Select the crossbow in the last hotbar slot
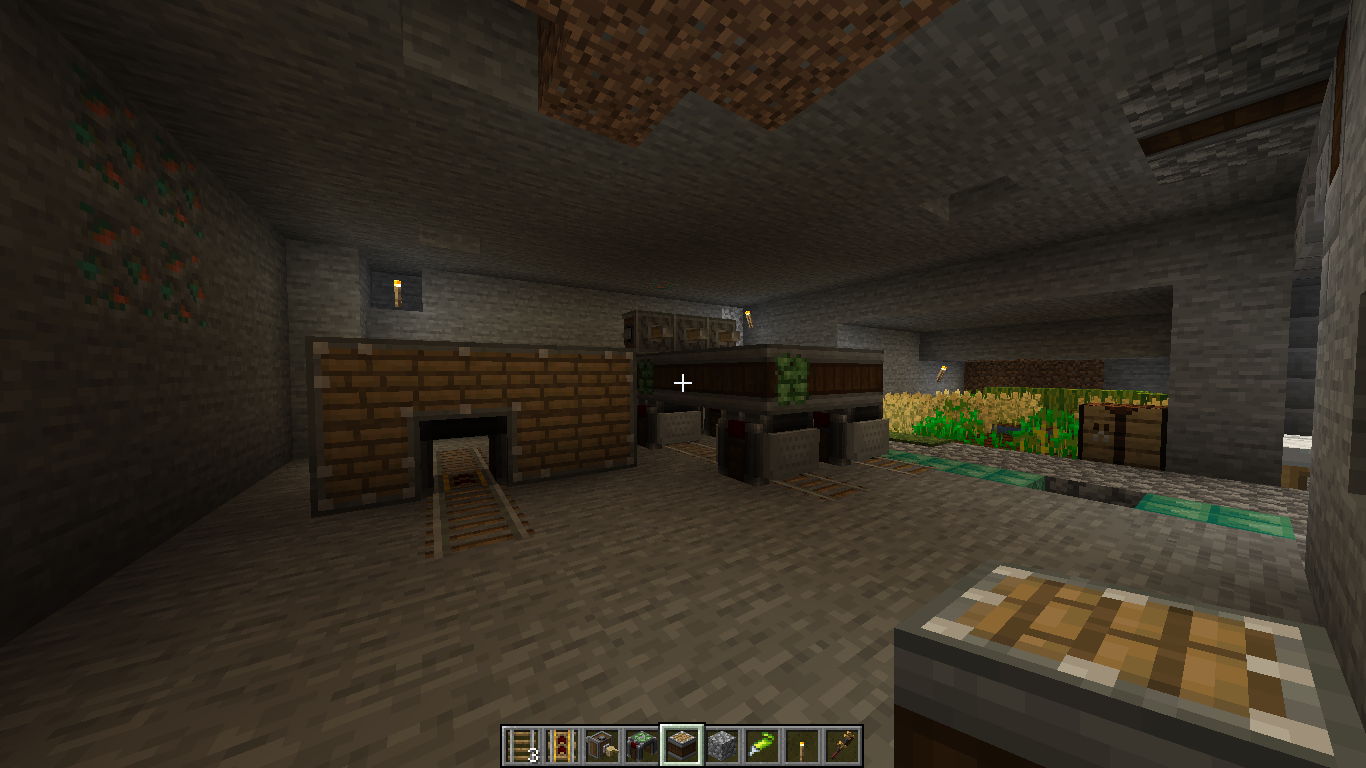 [842, 745]
